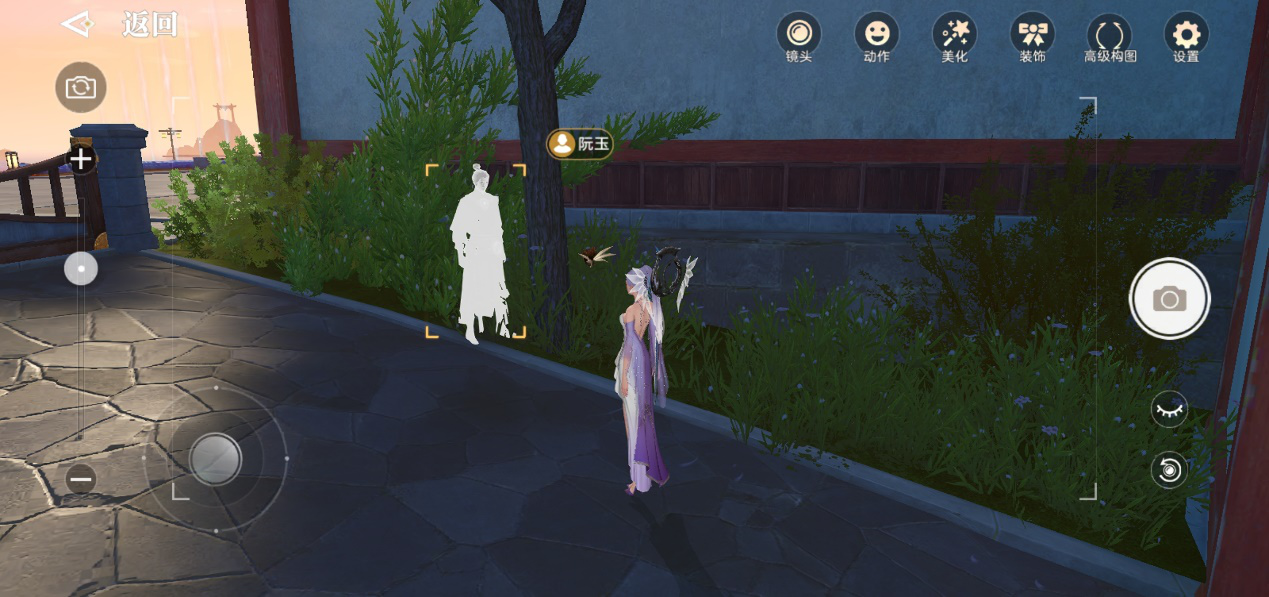Take a photo with the shutter button
The height and width of the screenshot is (597, 1269).
[1169, 298]
